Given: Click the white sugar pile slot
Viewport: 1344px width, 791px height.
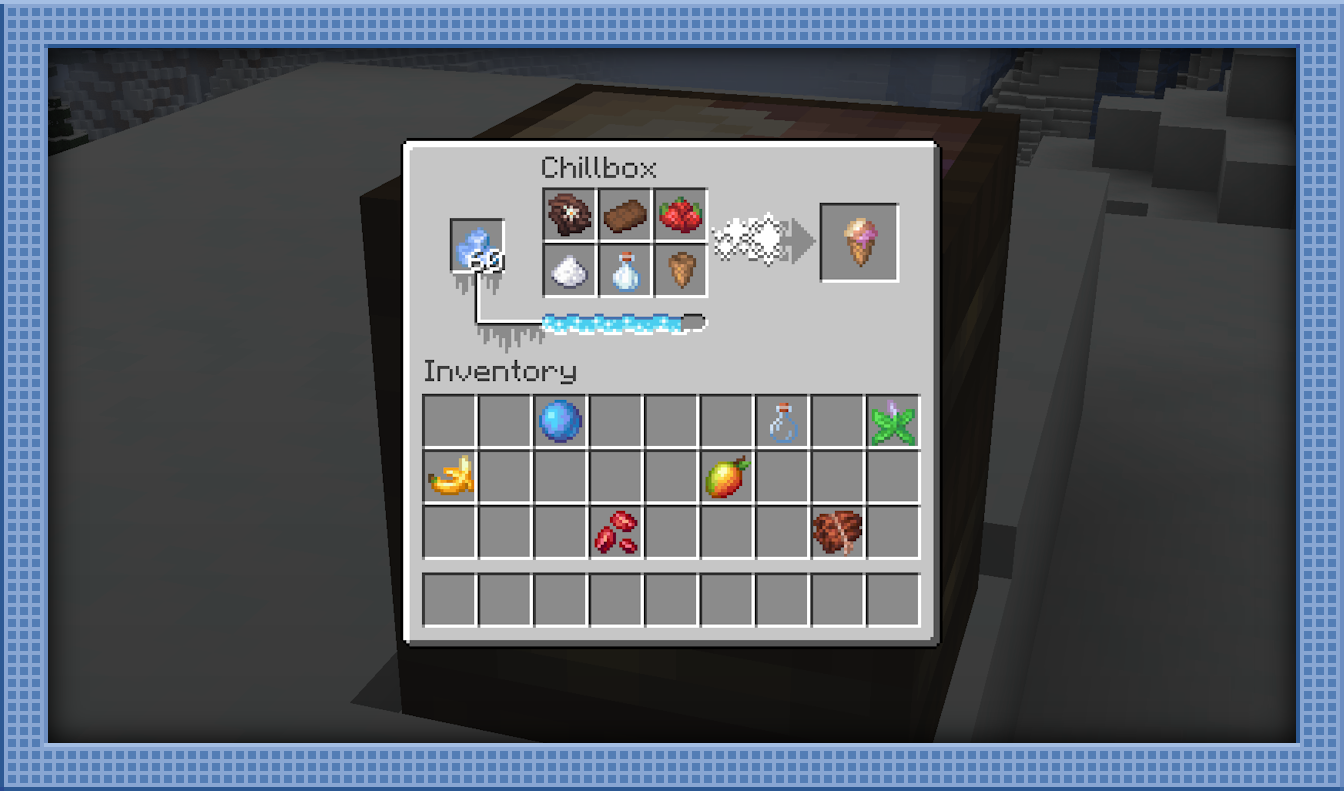Looking at the screenshot, I should coord(570,271).
